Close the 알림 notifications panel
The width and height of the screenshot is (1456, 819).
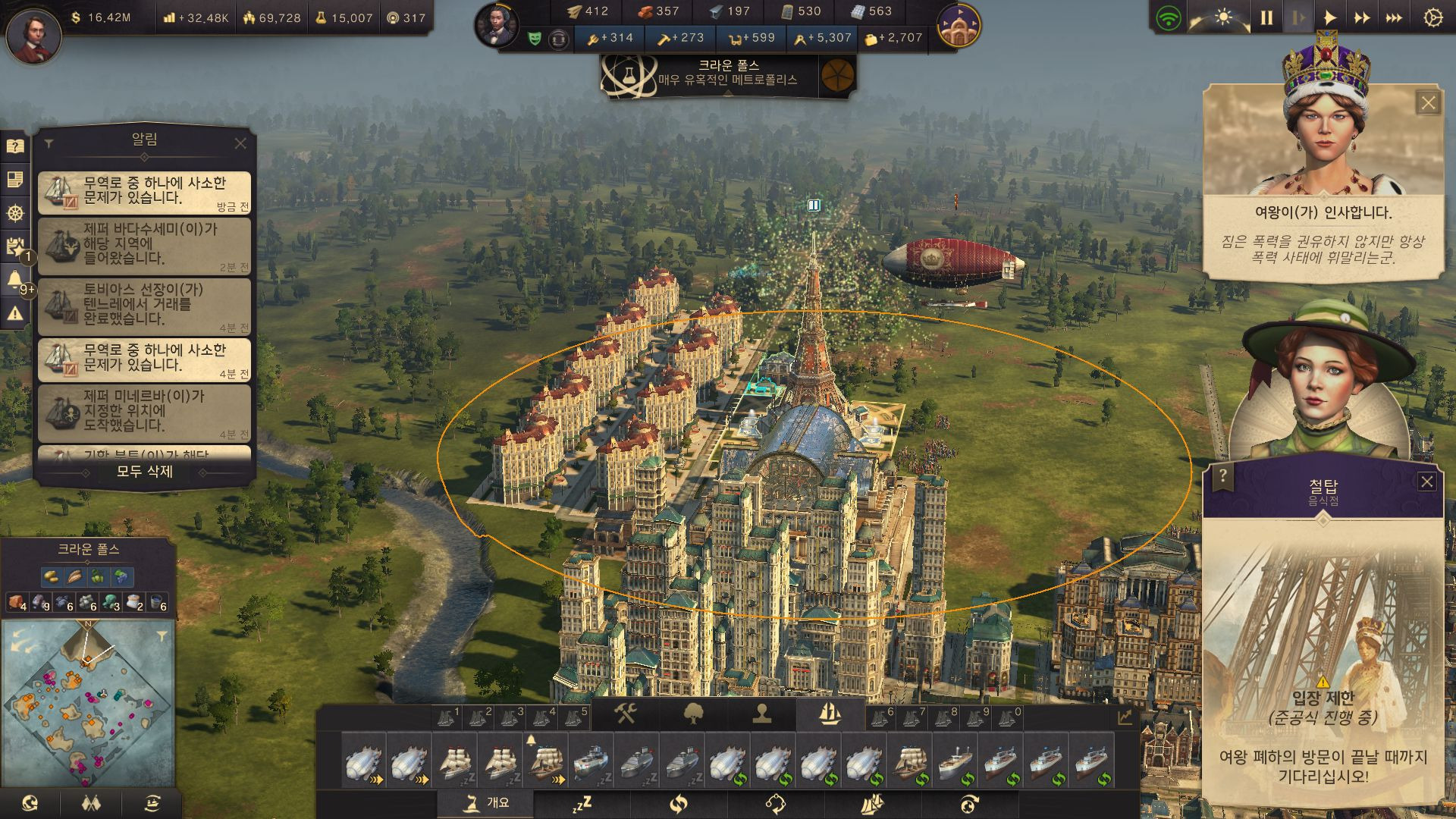coord(240,143)
